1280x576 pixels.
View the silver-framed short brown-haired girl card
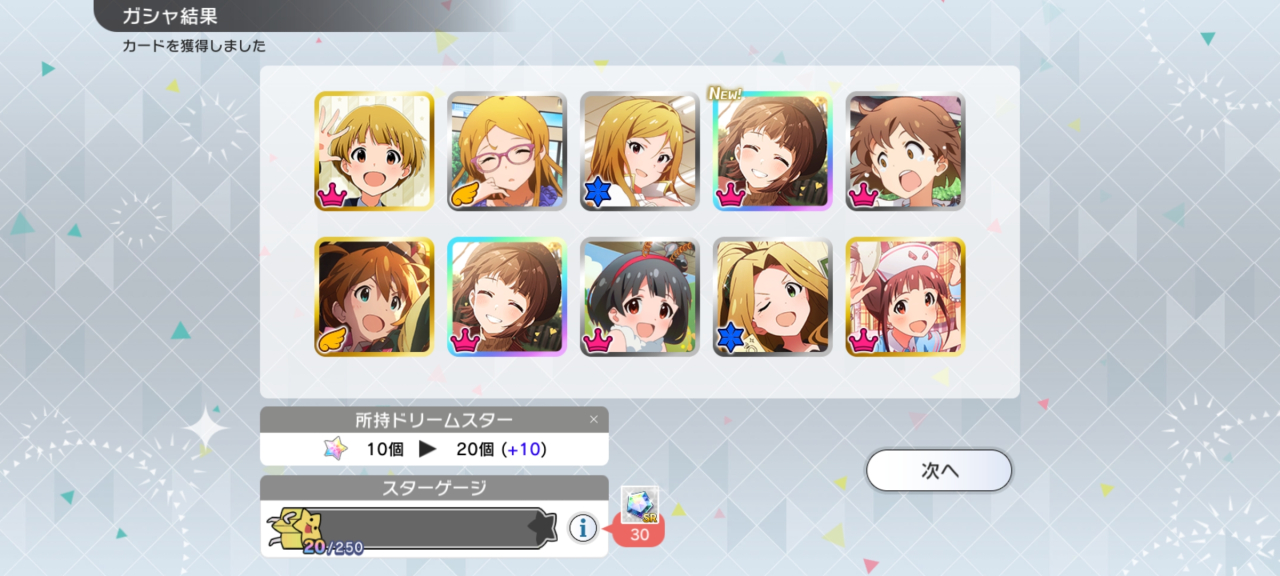click(905, 152)
